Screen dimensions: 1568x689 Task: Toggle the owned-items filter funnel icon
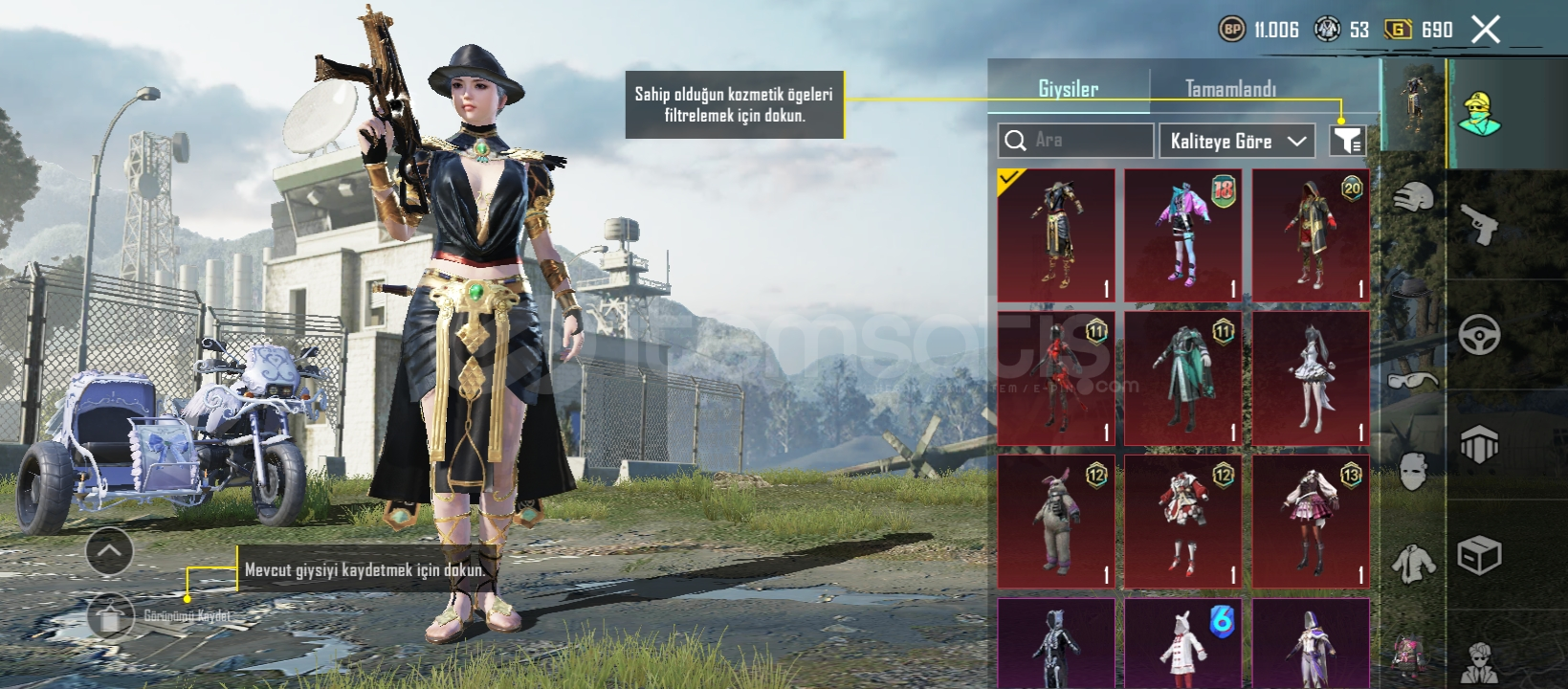(1347, 142)
